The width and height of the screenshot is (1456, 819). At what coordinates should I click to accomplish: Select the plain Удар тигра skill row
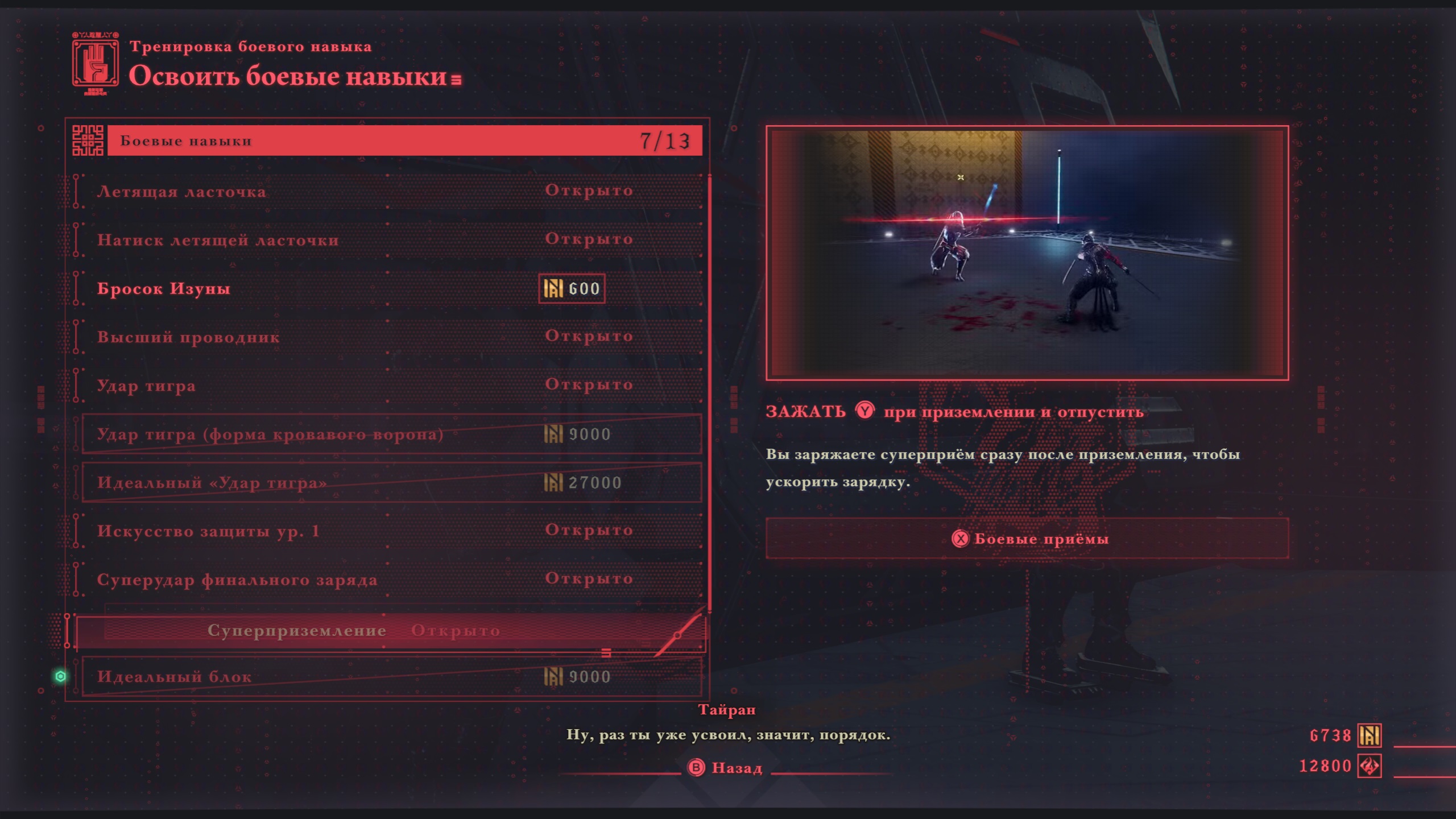tap(387, 385)
